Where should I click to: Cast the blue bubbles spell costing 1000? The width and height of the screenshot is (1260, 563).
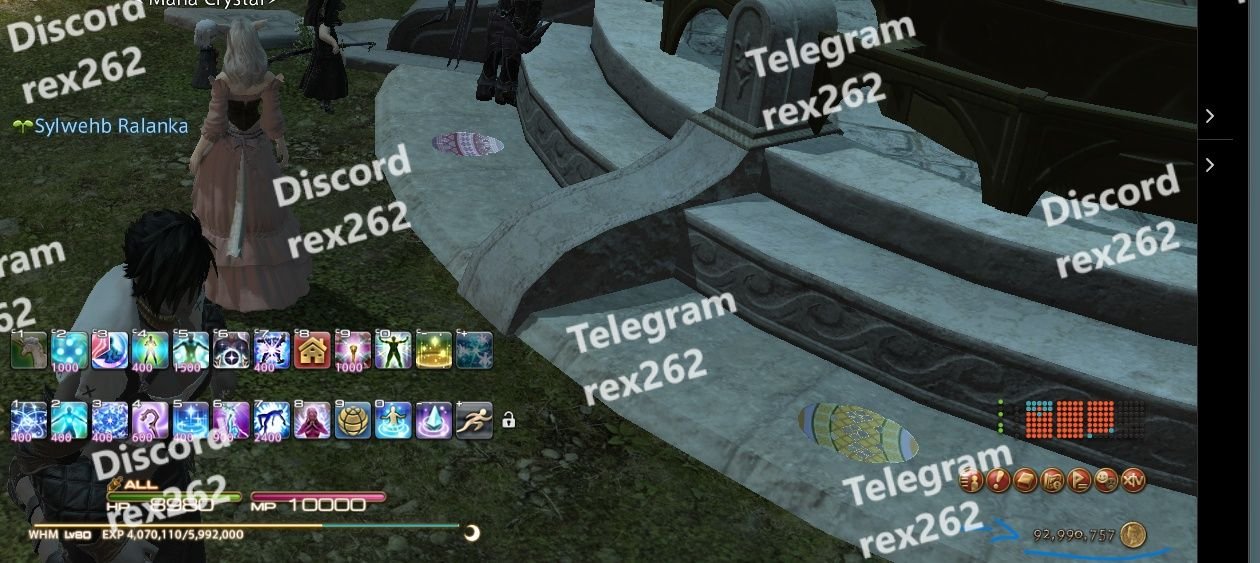point(69,350)
